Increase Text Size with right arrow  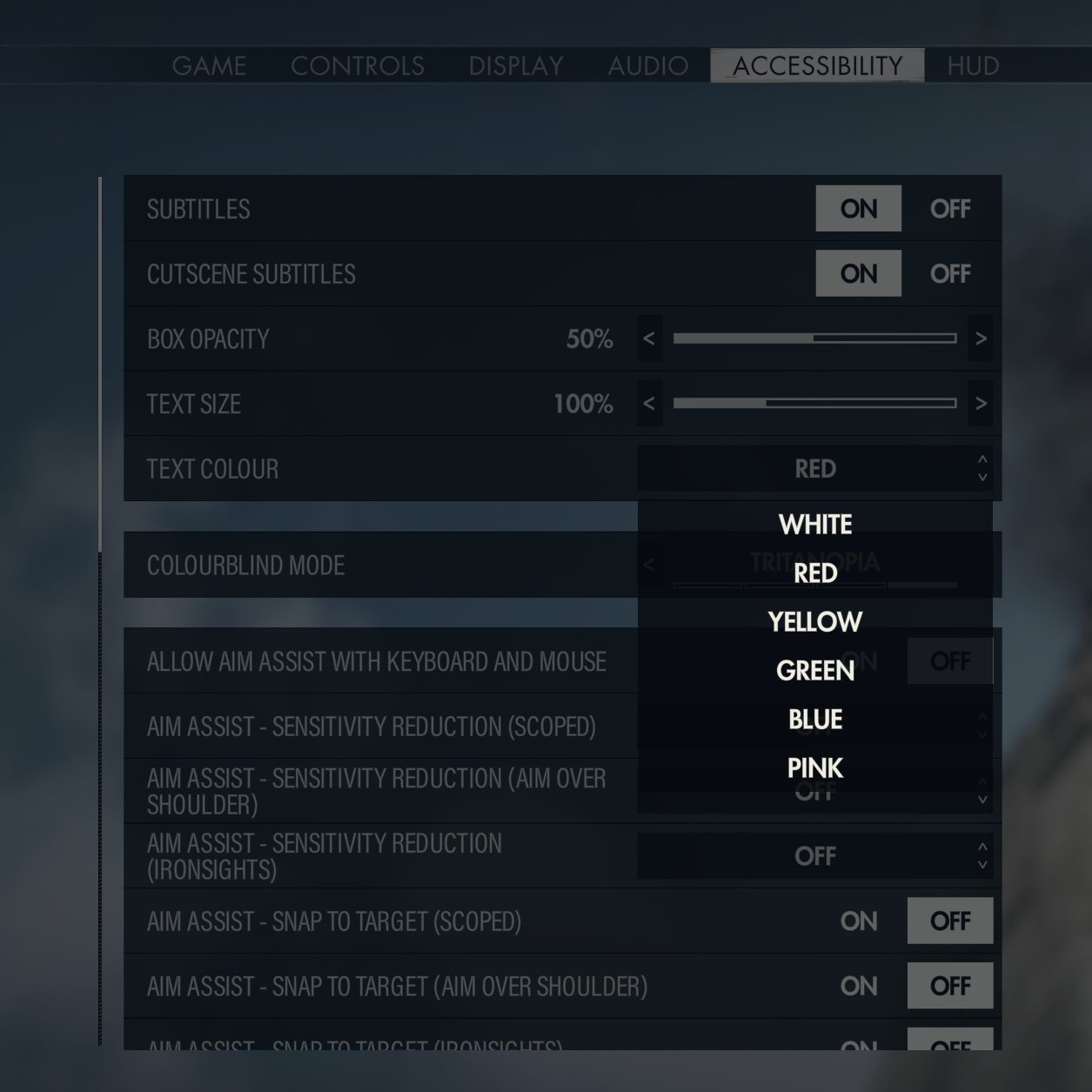coord(981,404)
